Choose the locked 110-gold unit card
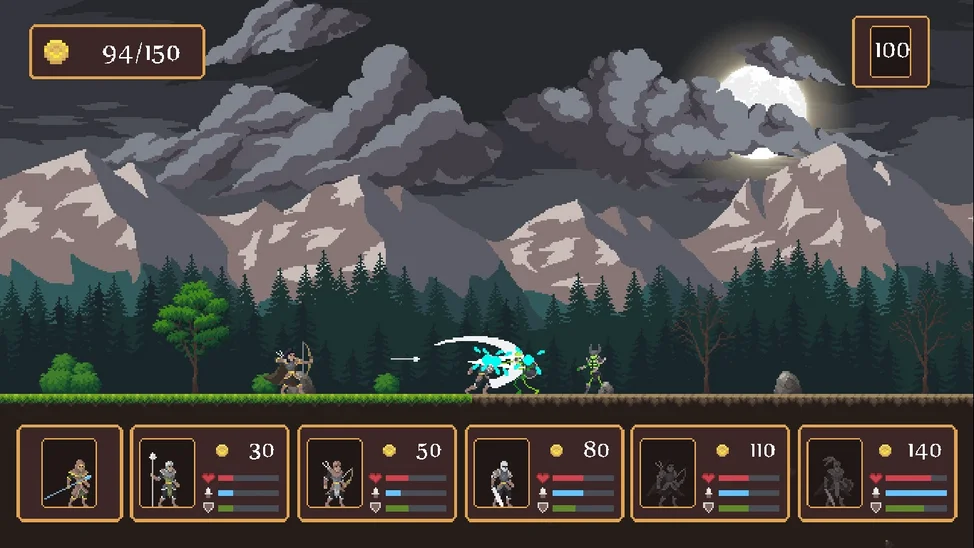The height and width of the screenshot is (548, 974). pyautogui.click(x=710, y=473)
